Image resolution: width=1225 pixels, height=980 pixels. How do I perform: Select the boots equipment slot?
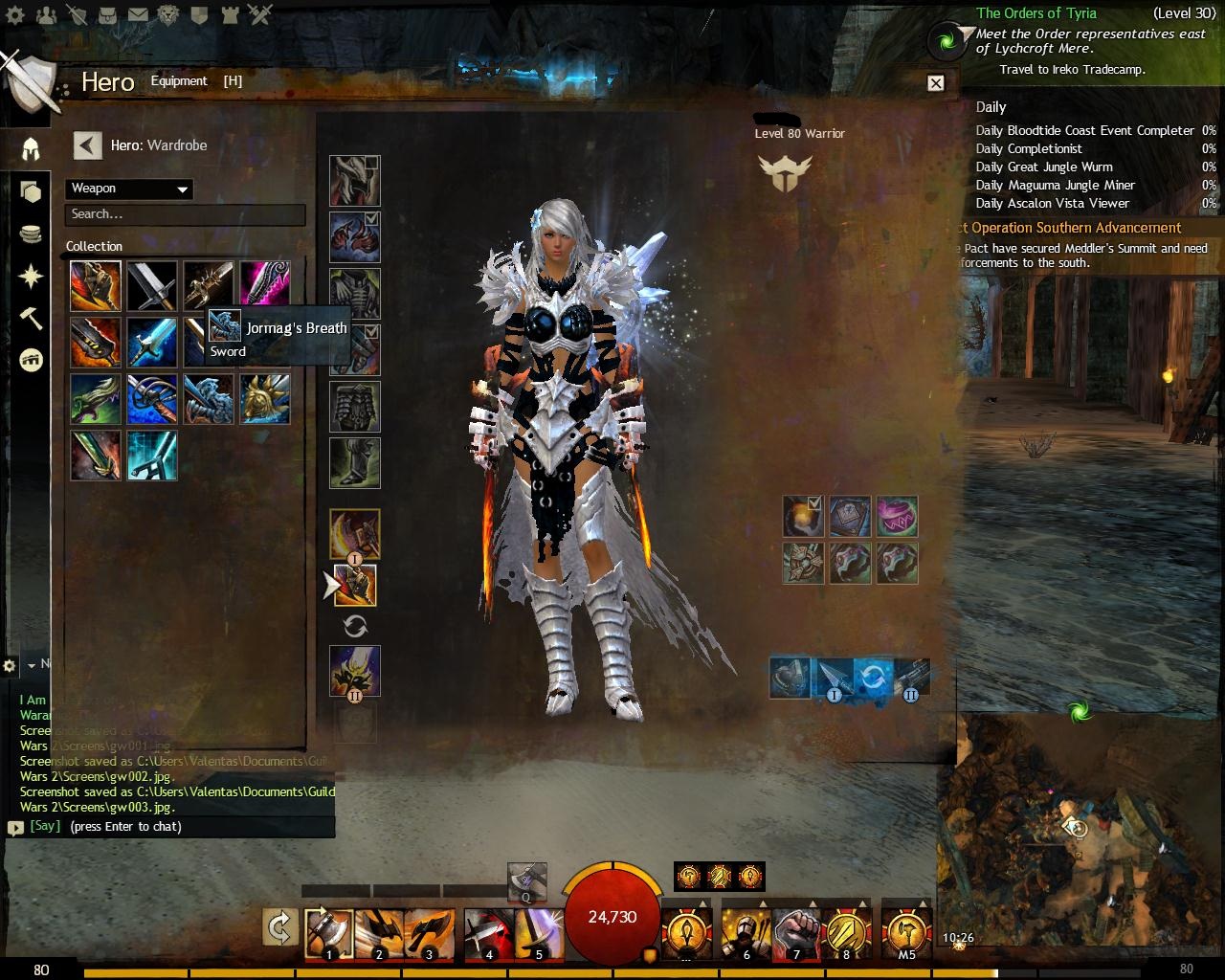pyautogui.click(x=355, y=463)
